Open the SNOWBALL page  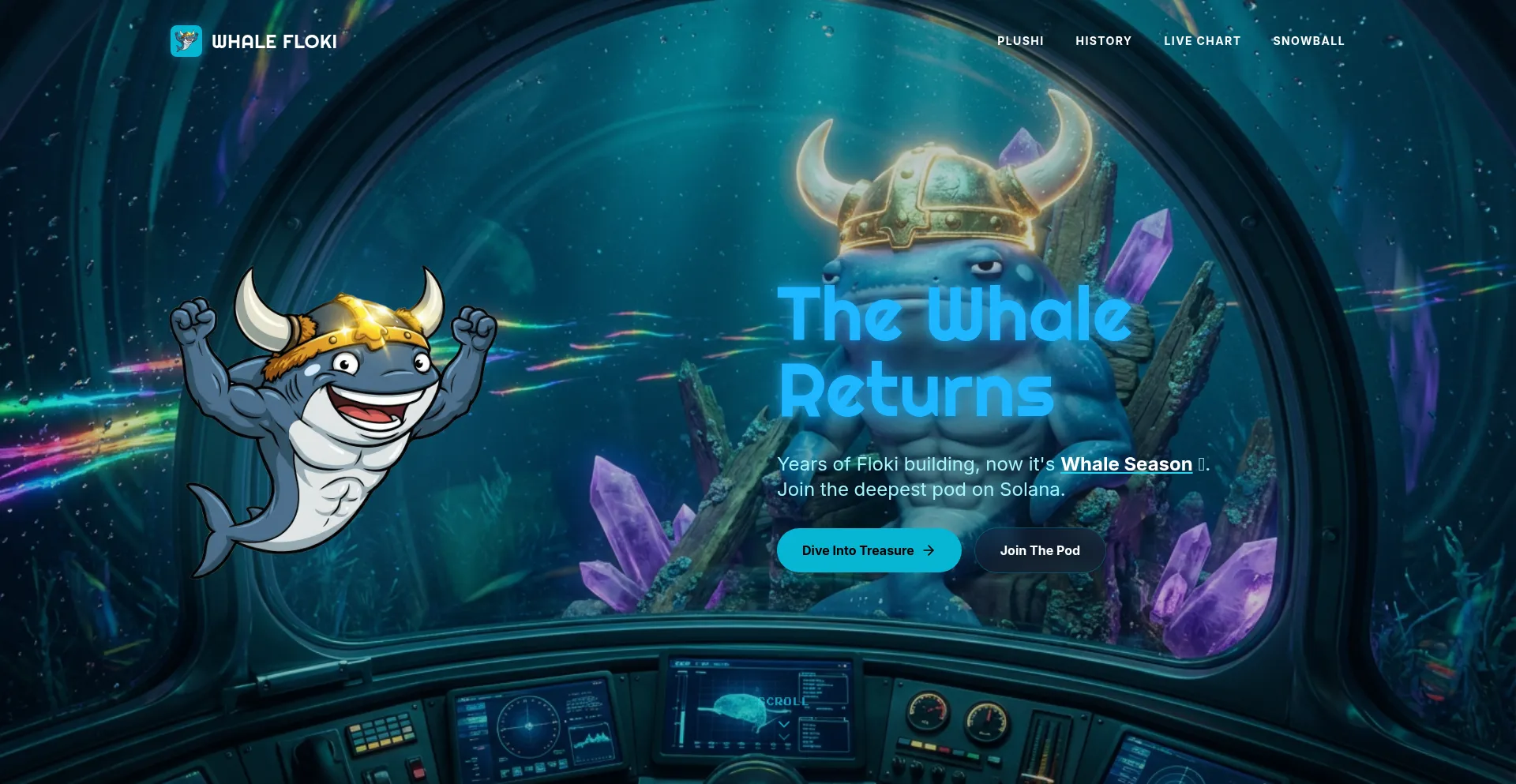(1309, 40)
